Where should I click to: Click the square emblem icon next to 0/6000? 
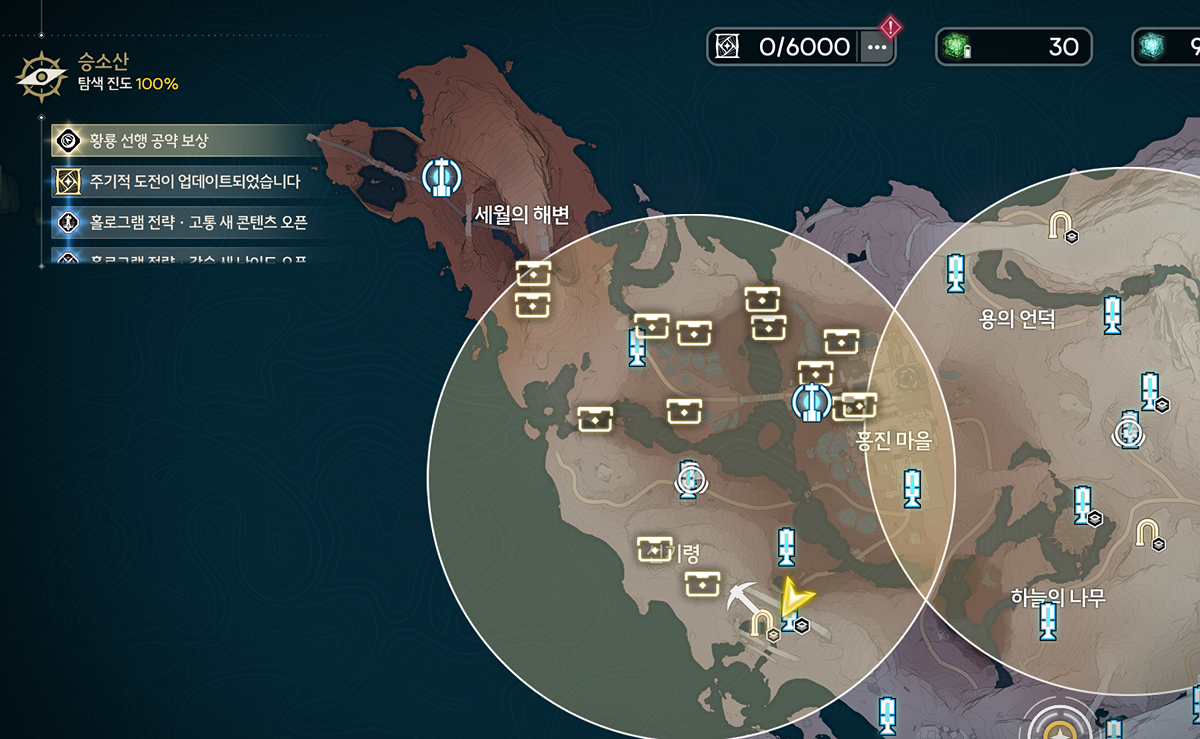[728, 47]
